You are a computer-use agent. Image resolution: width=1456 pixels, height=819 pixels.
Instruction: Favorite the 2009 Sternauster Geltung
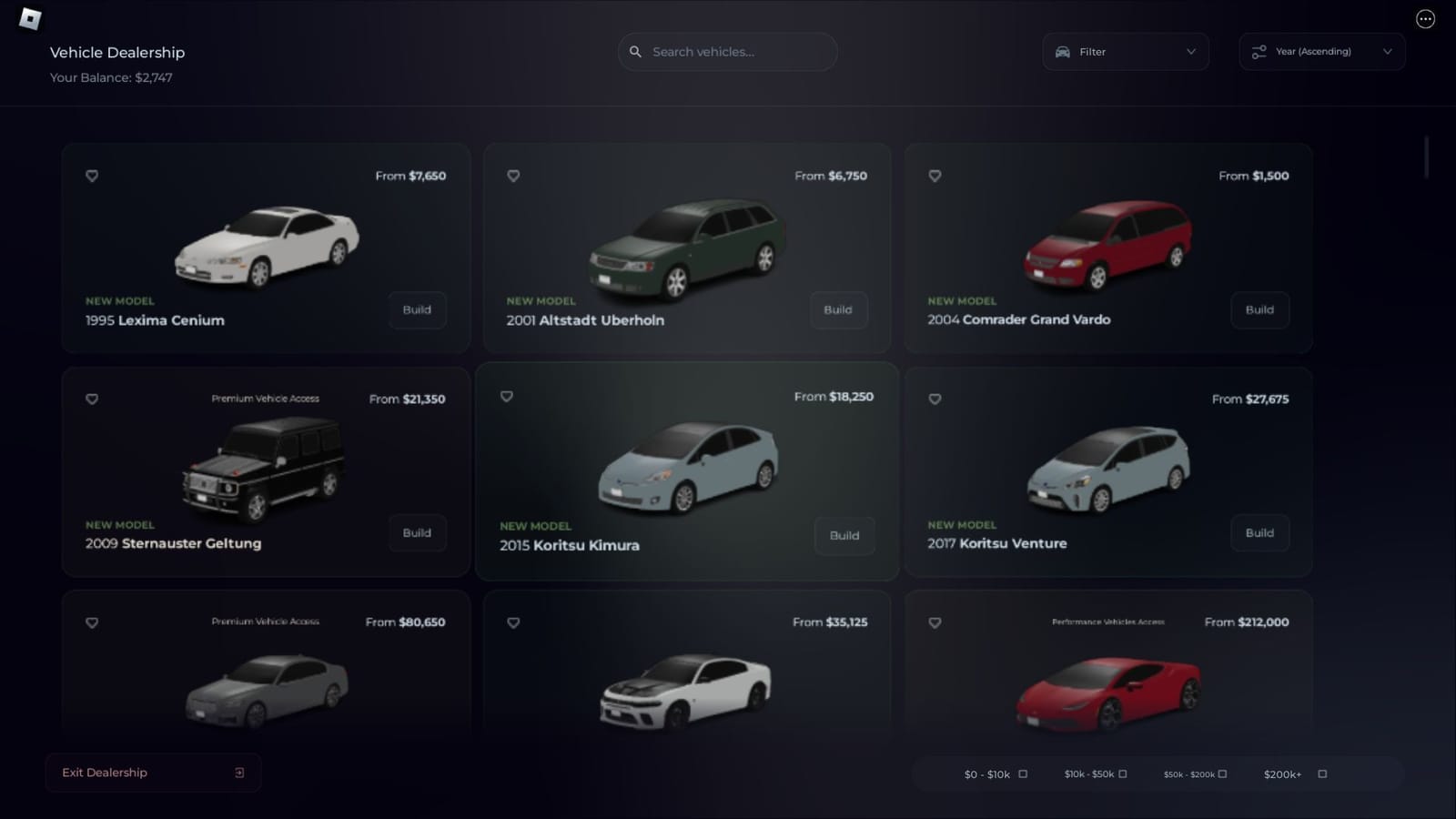pyautogui.click(x=92, y=399)
